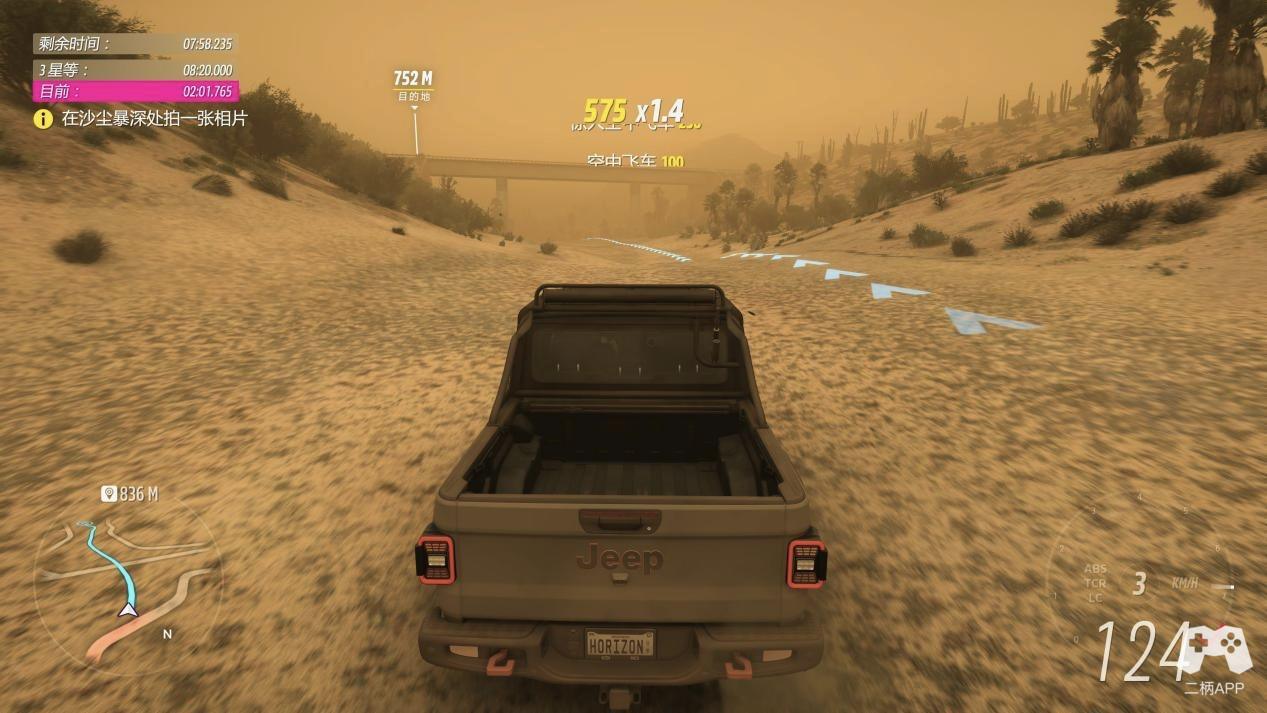Viewport: 1267px width, 713px height.
Task: Select the sandstorm photo objective text
Action: [x=154, y=119]
